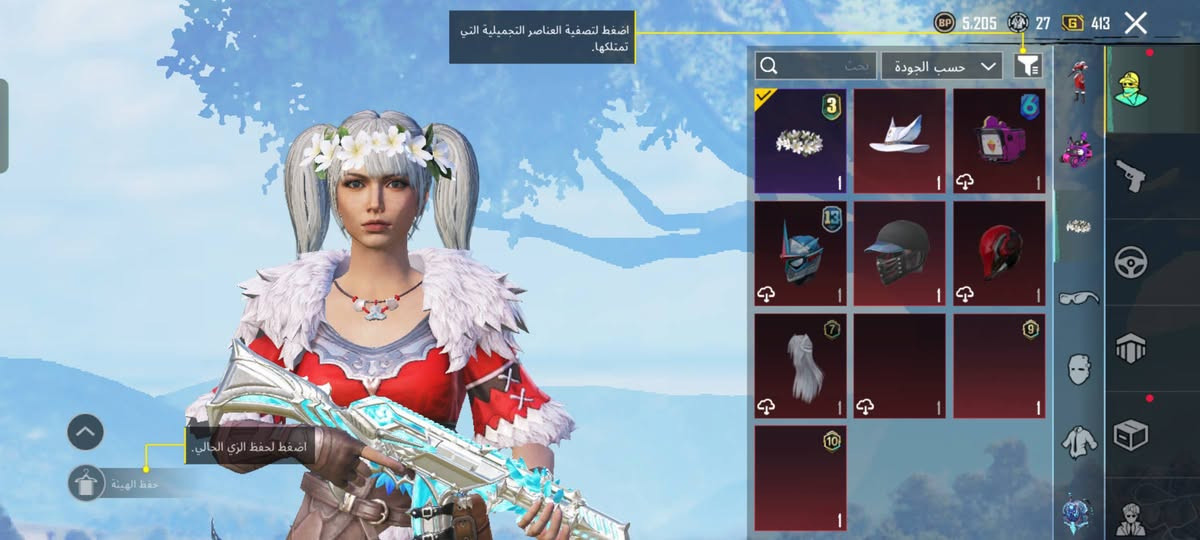Open the jacket clothing subcategory
The height and width of the screenshot is (540, 1200).
point(1078,438)
